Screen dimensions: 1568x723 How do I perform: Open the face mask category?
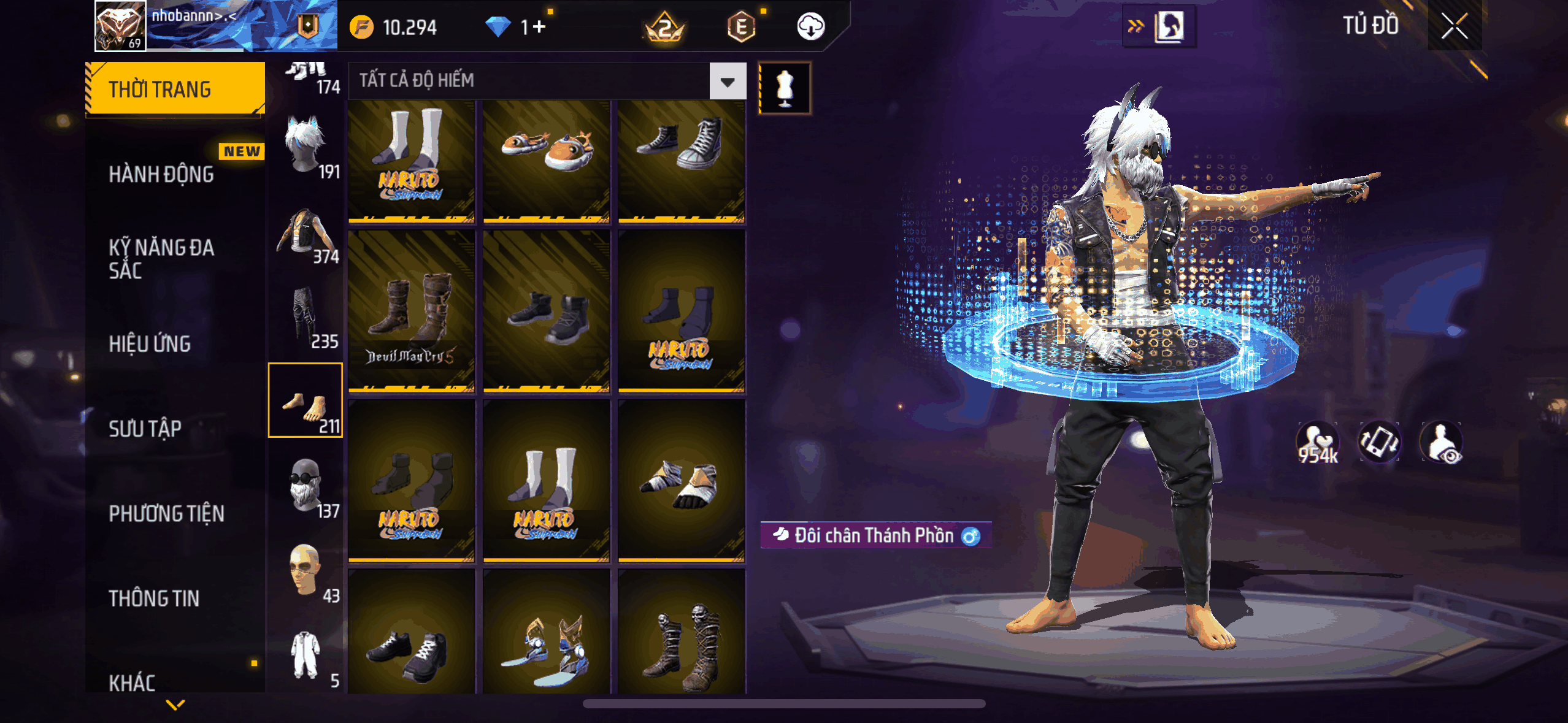point(306,486)
